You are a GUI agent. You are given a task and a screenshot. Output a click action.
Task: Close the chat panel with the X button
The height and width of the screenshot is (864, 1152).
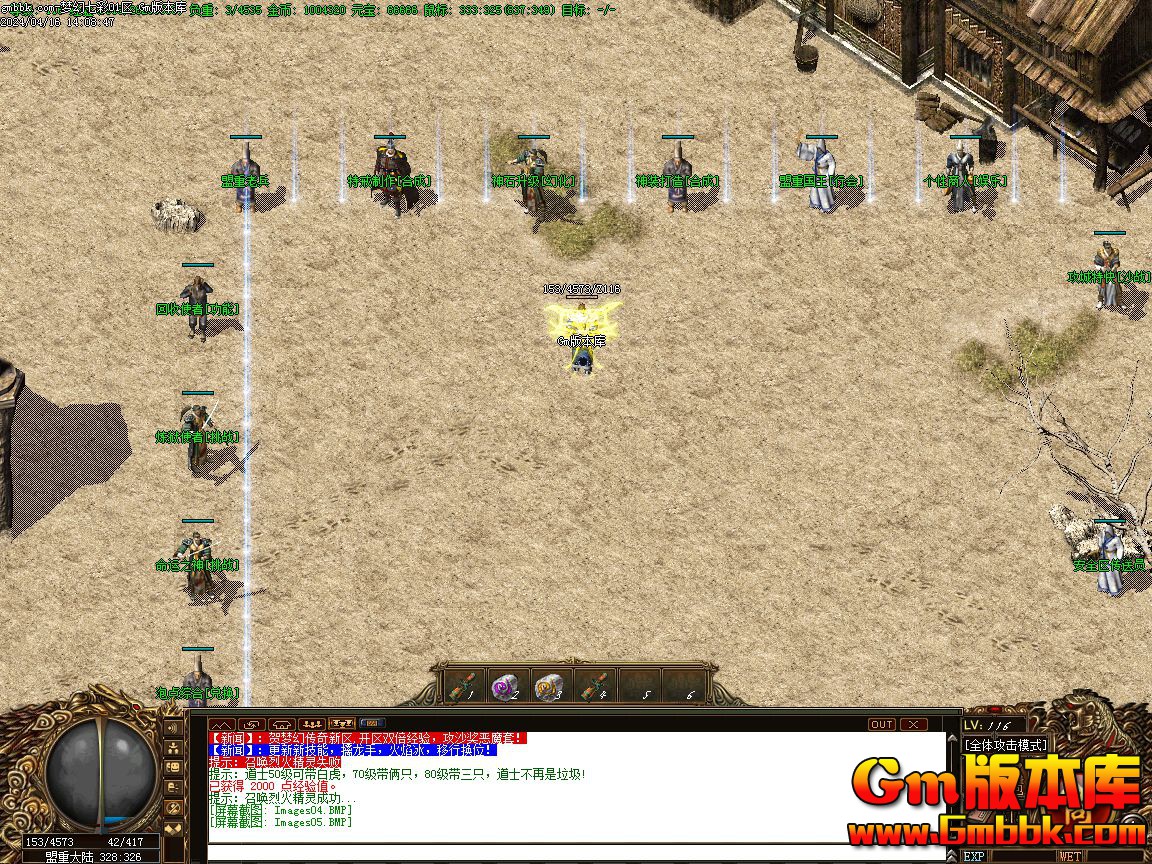pyautogui.click(x=914, y=724)
